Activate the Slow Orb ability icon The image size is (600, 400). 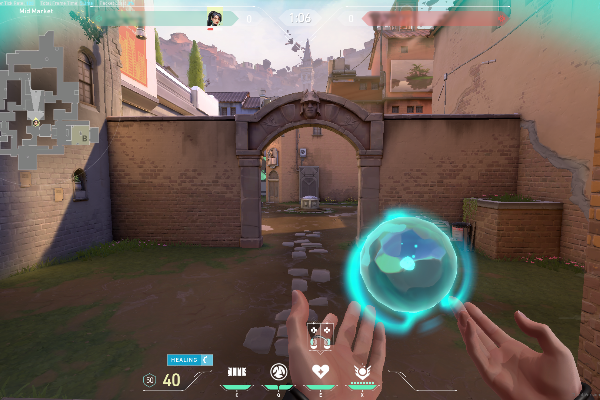(279, 372)
